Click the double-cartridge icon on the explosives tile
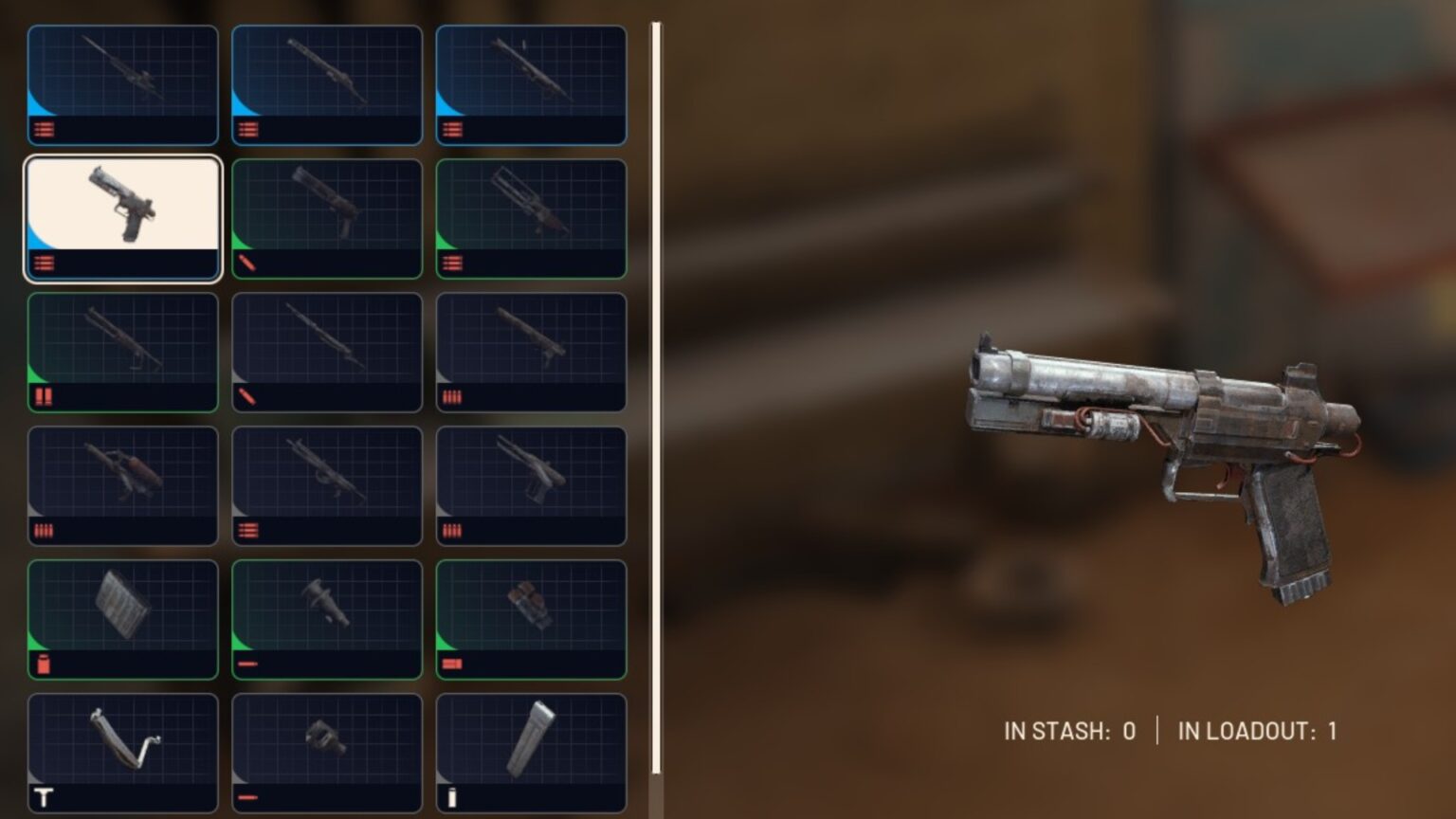1456x819 pixels. 451,664
